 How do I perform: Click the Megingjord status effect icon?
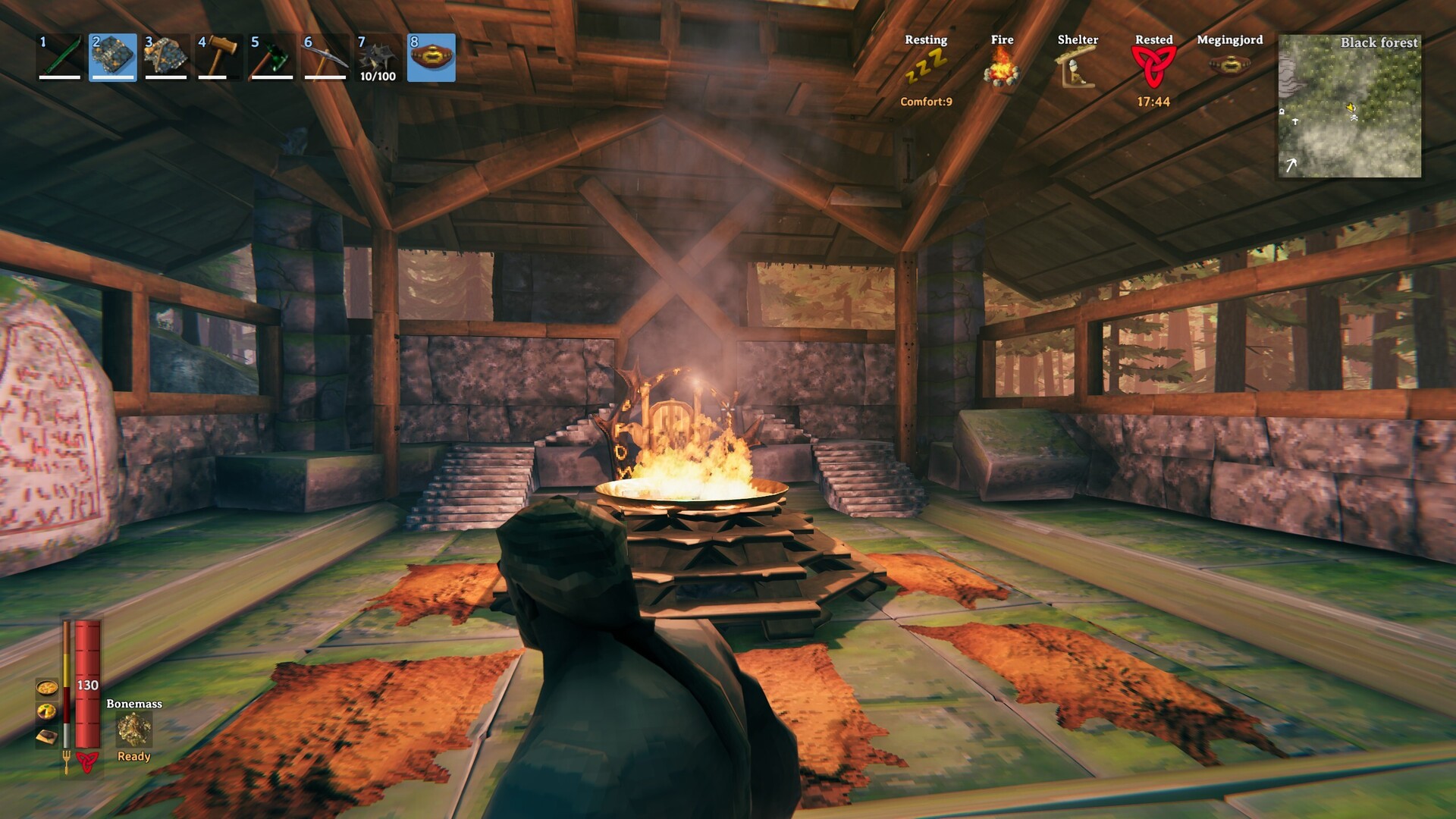pos(1229,65)
